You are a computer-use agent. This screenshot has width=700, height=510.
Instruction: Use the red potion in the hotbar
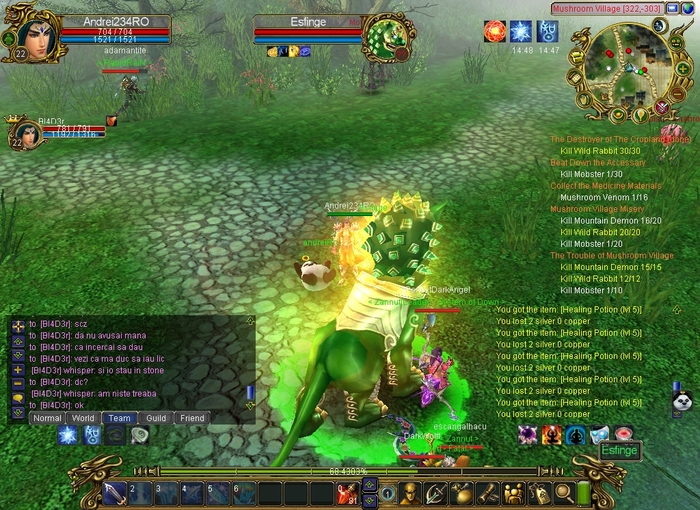(346, 493)
